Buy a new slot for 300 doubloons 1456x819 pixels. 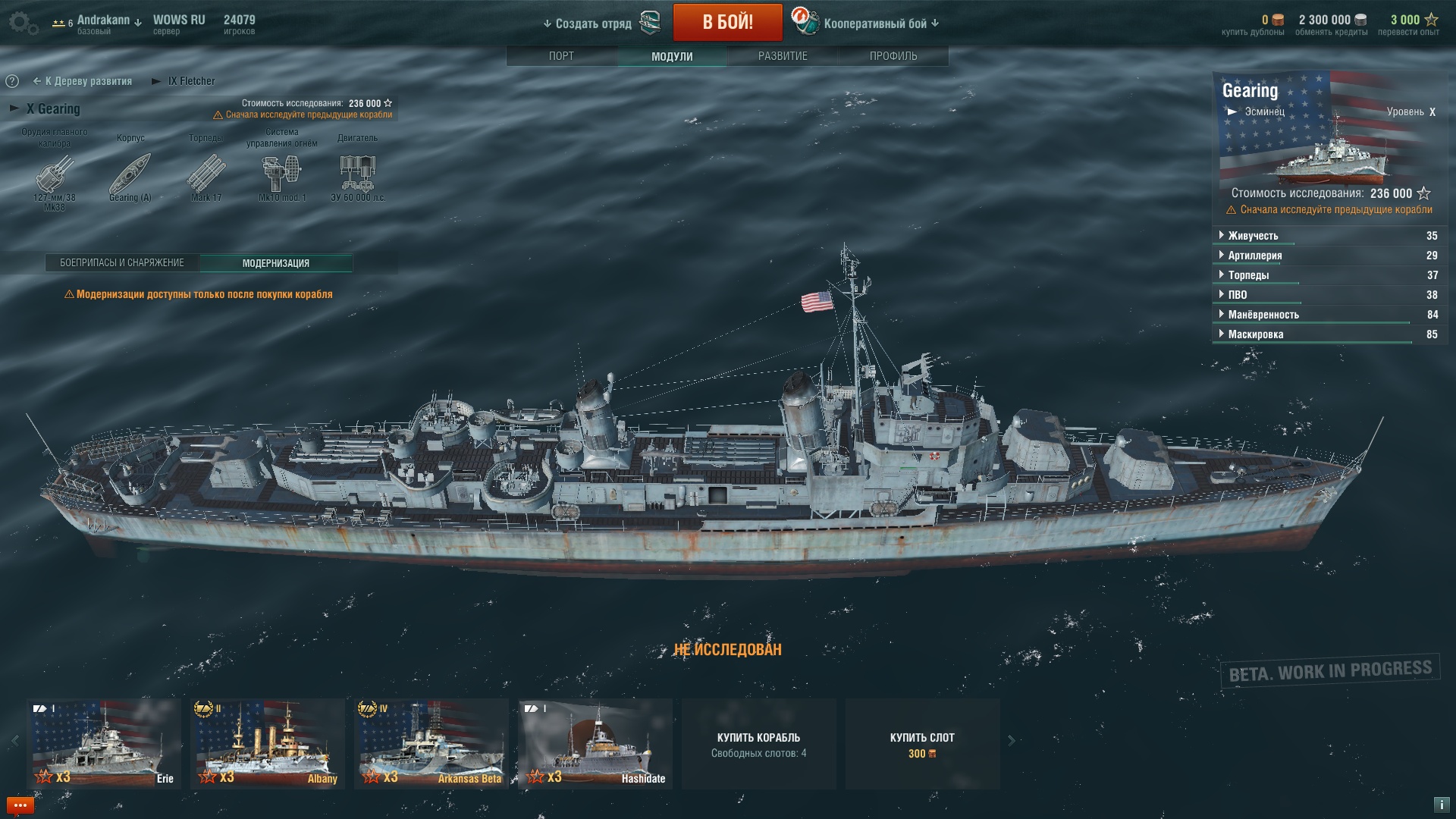[922, 744]
